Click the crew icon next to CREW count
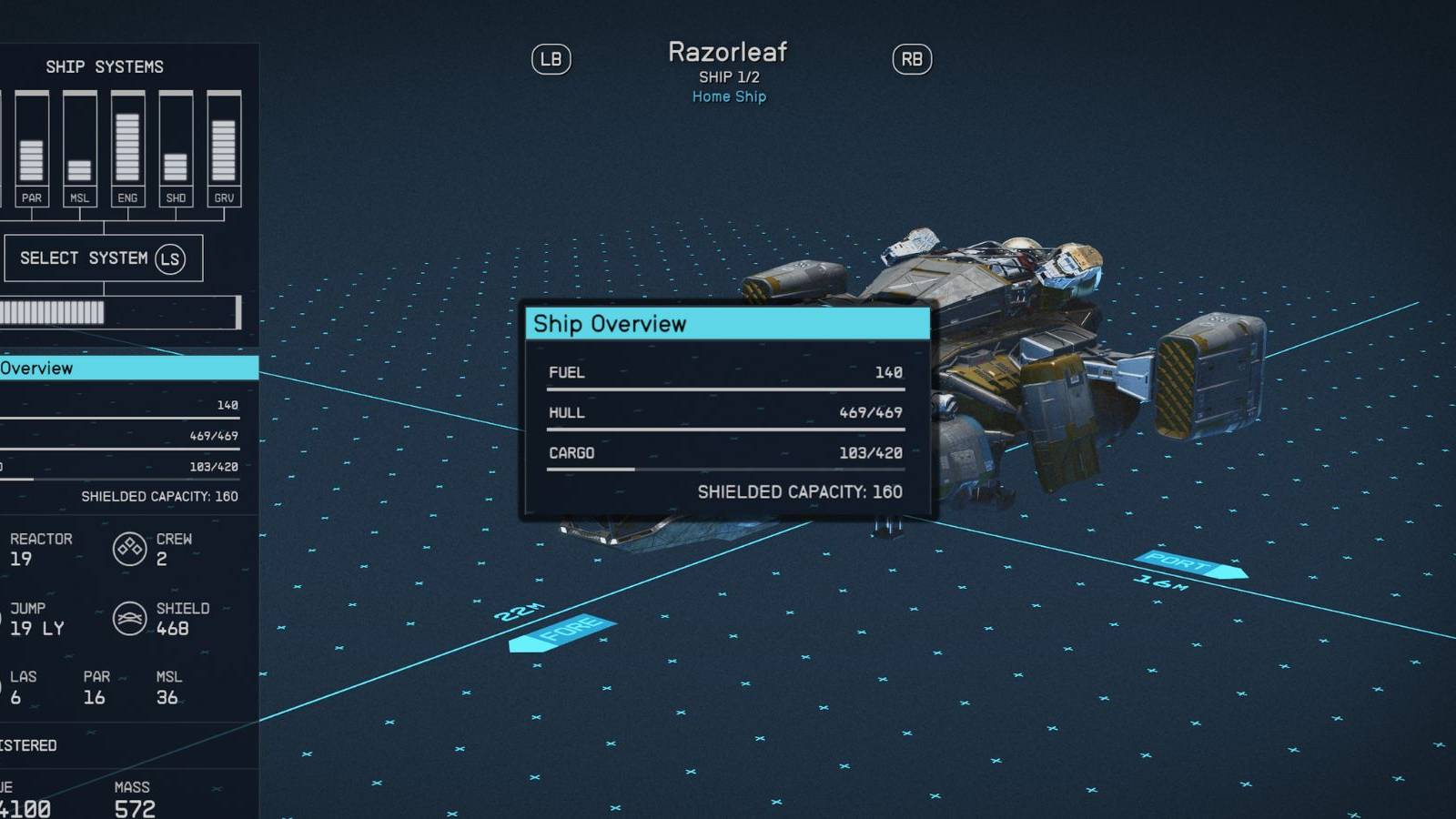 130,550
